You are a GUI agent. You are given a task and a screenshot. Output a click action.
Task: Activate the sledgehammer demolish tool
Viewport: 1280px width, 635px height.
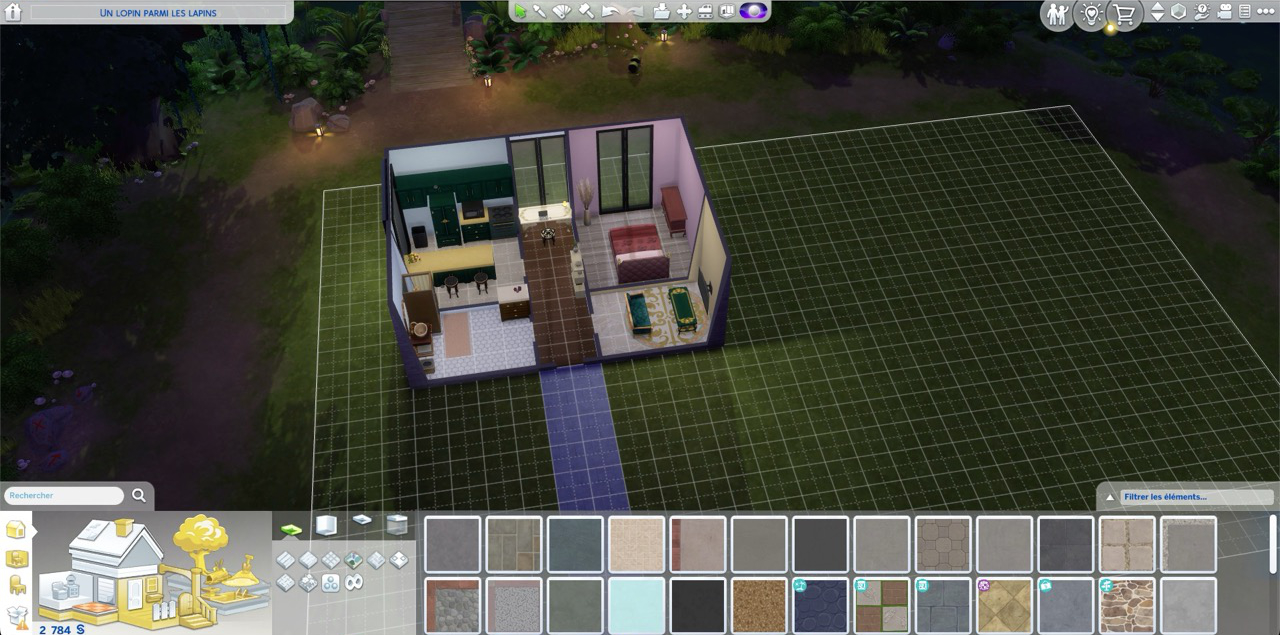pos(586,11)
